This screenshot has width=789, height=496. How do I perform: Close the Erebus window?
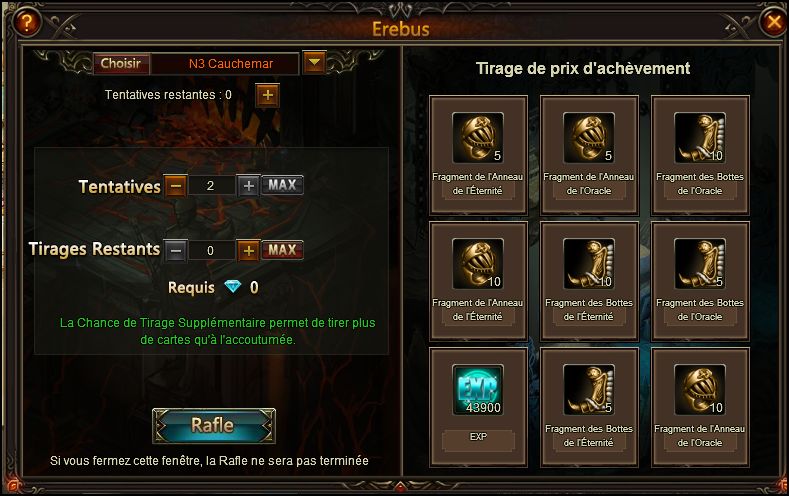click(772, 20)
